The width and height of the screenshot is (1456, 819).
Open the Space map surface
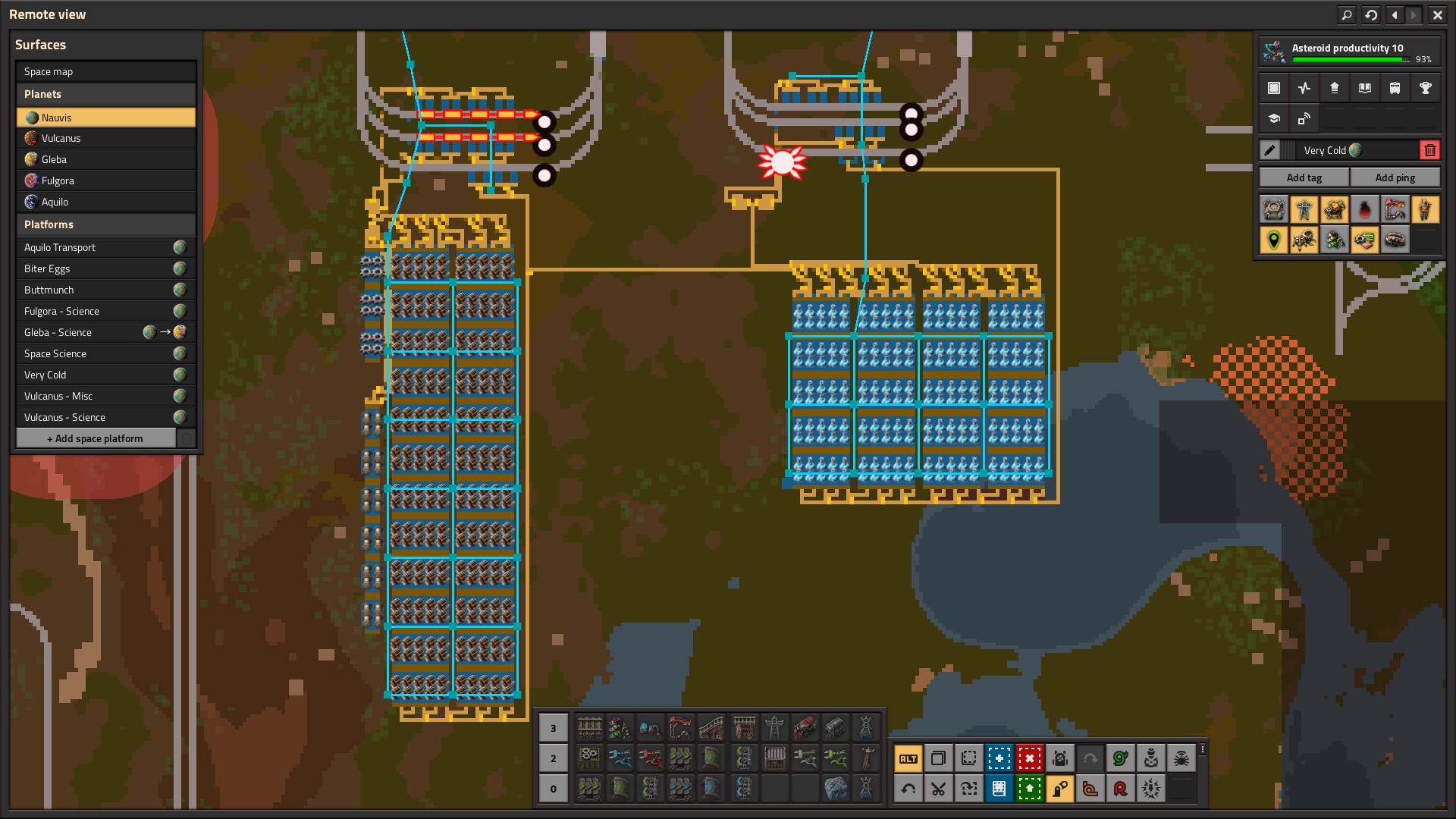tap(105, 72)
